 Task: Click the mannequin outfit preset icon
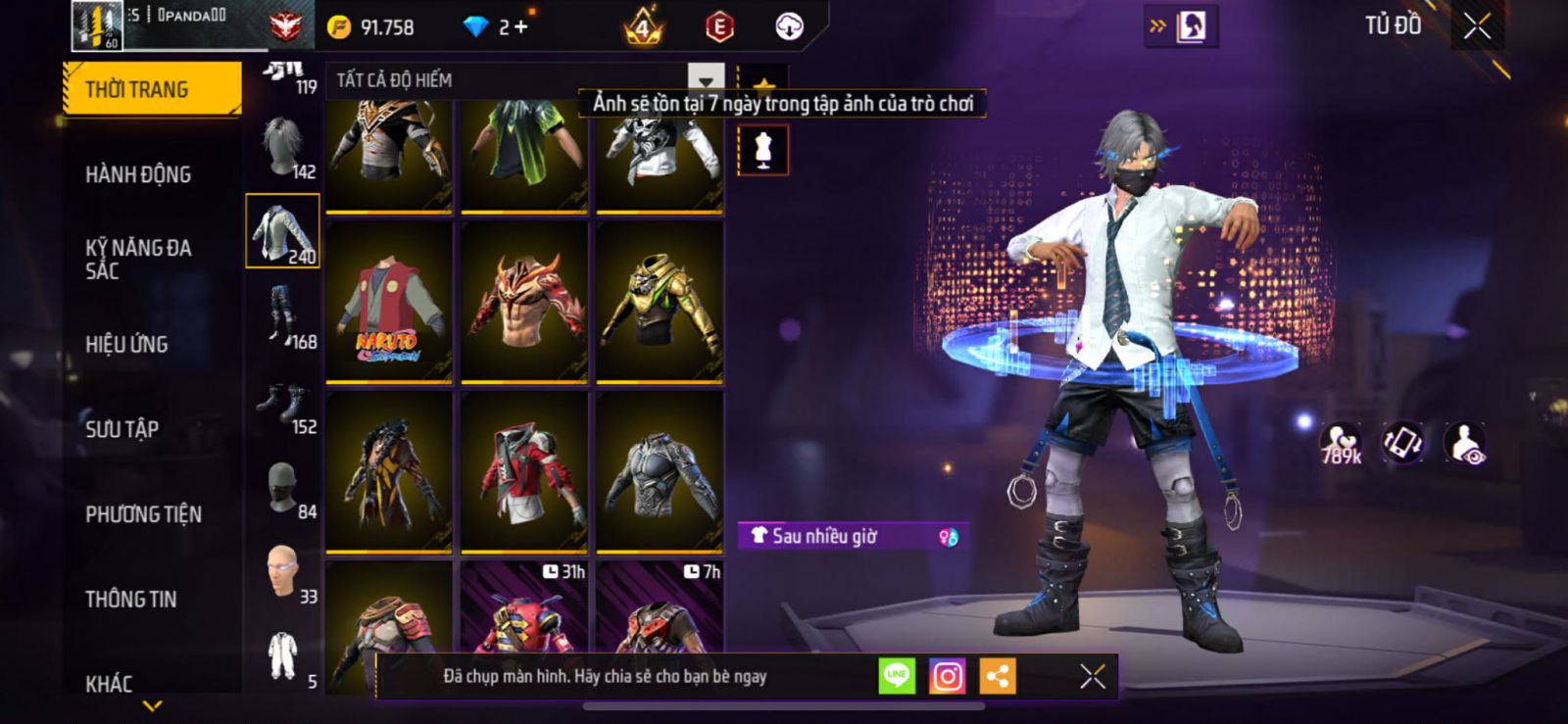pos(763,151)
